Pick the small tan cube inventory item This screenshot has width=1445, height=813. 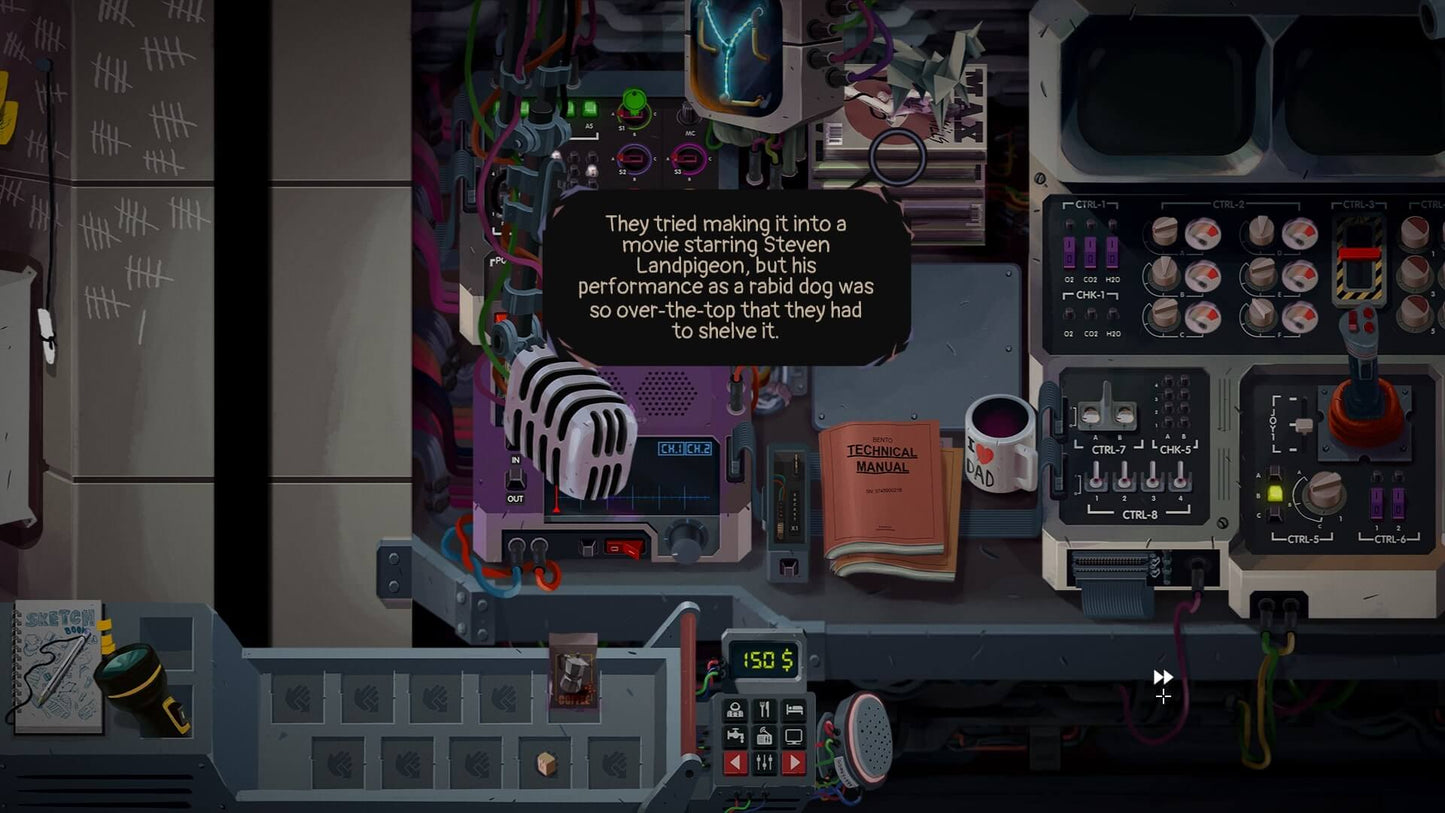546,764
